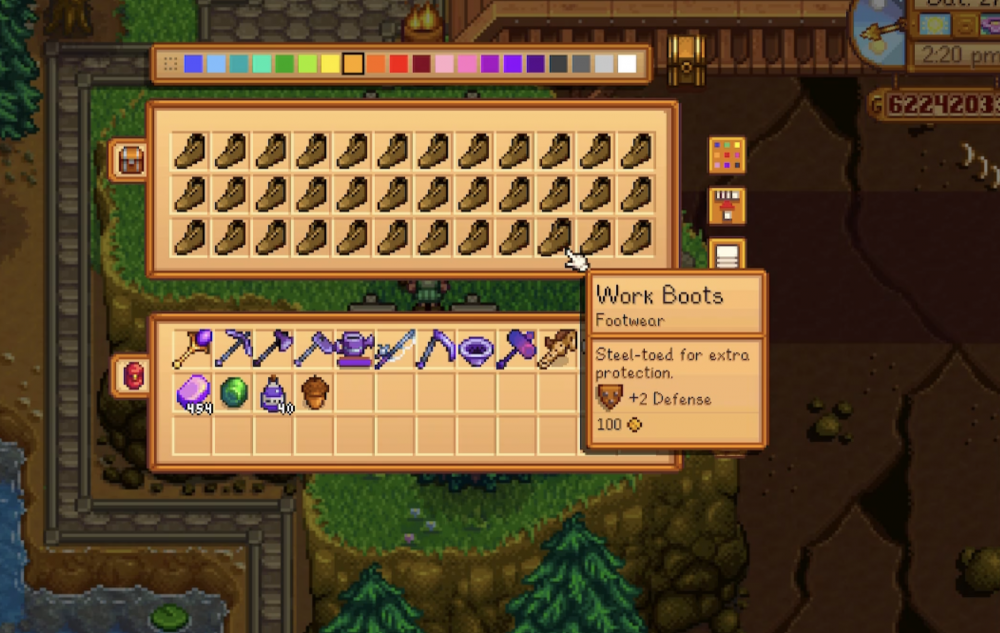Choose the purple potion bottle stack

coord(273,391)
